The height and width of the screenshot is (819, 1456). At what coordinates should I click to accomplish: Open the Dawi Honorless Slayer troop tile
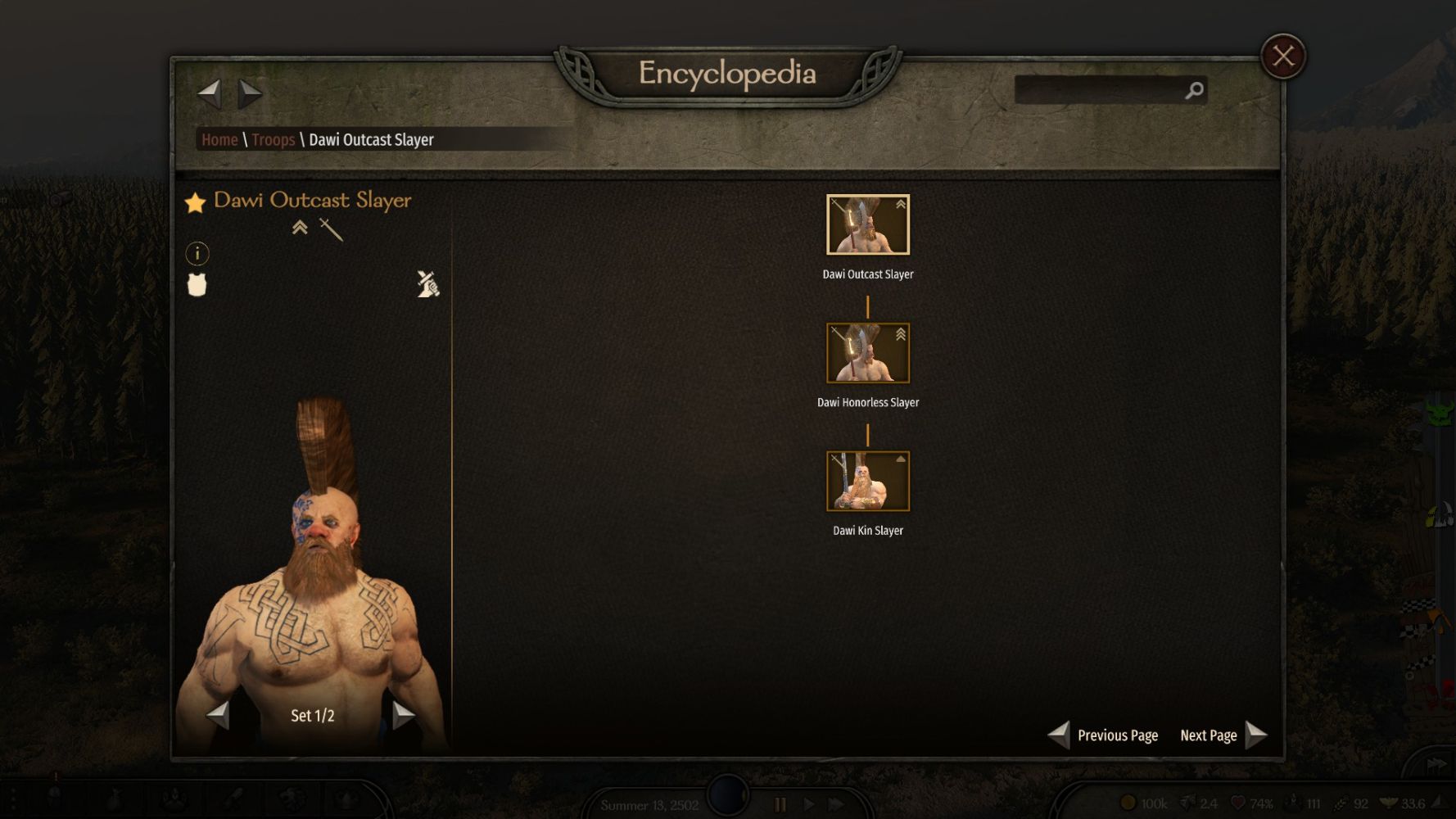tap(867, 353)
